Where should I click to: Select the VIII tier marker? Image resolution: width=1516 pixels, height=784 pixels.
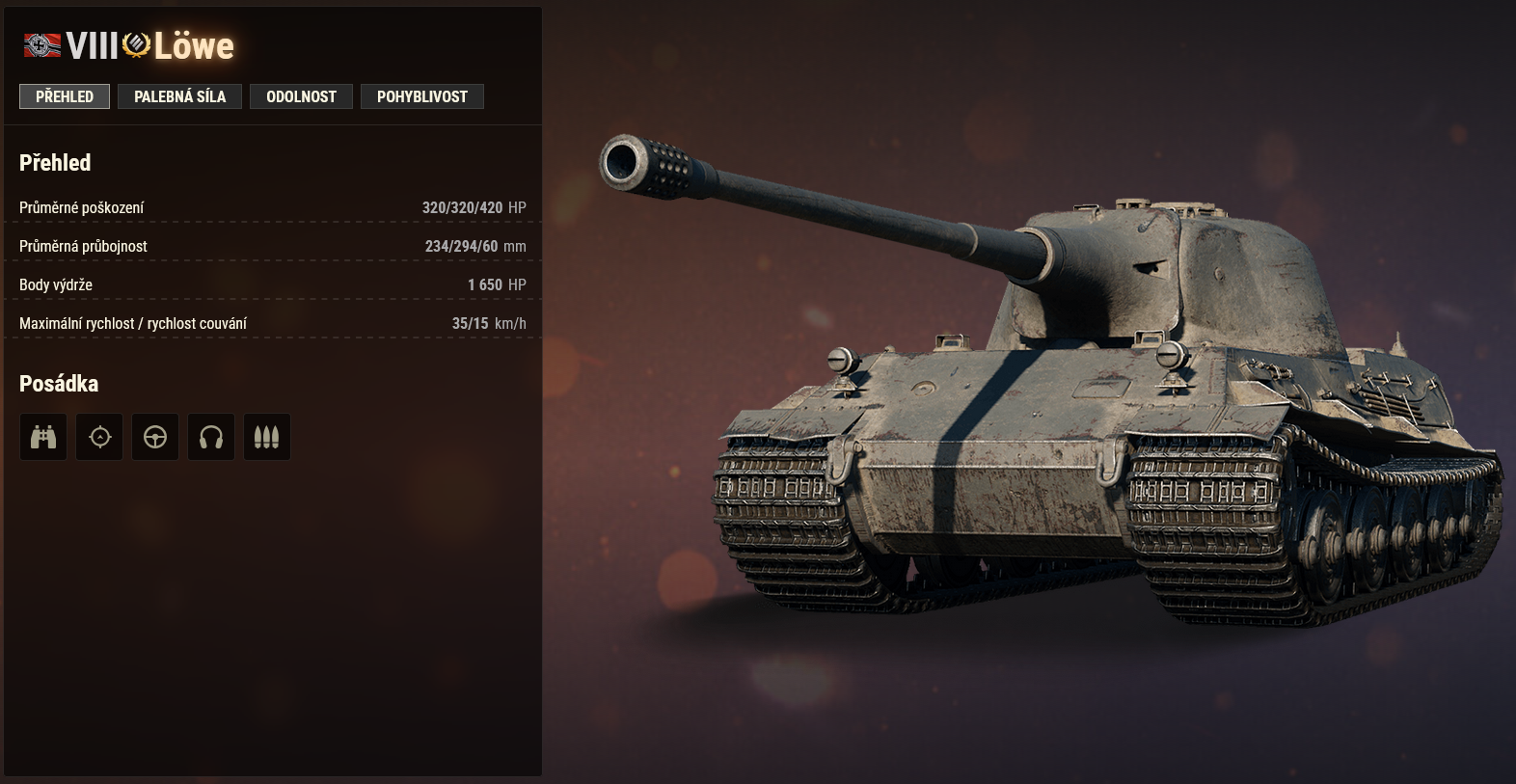(x=92, y=44)
